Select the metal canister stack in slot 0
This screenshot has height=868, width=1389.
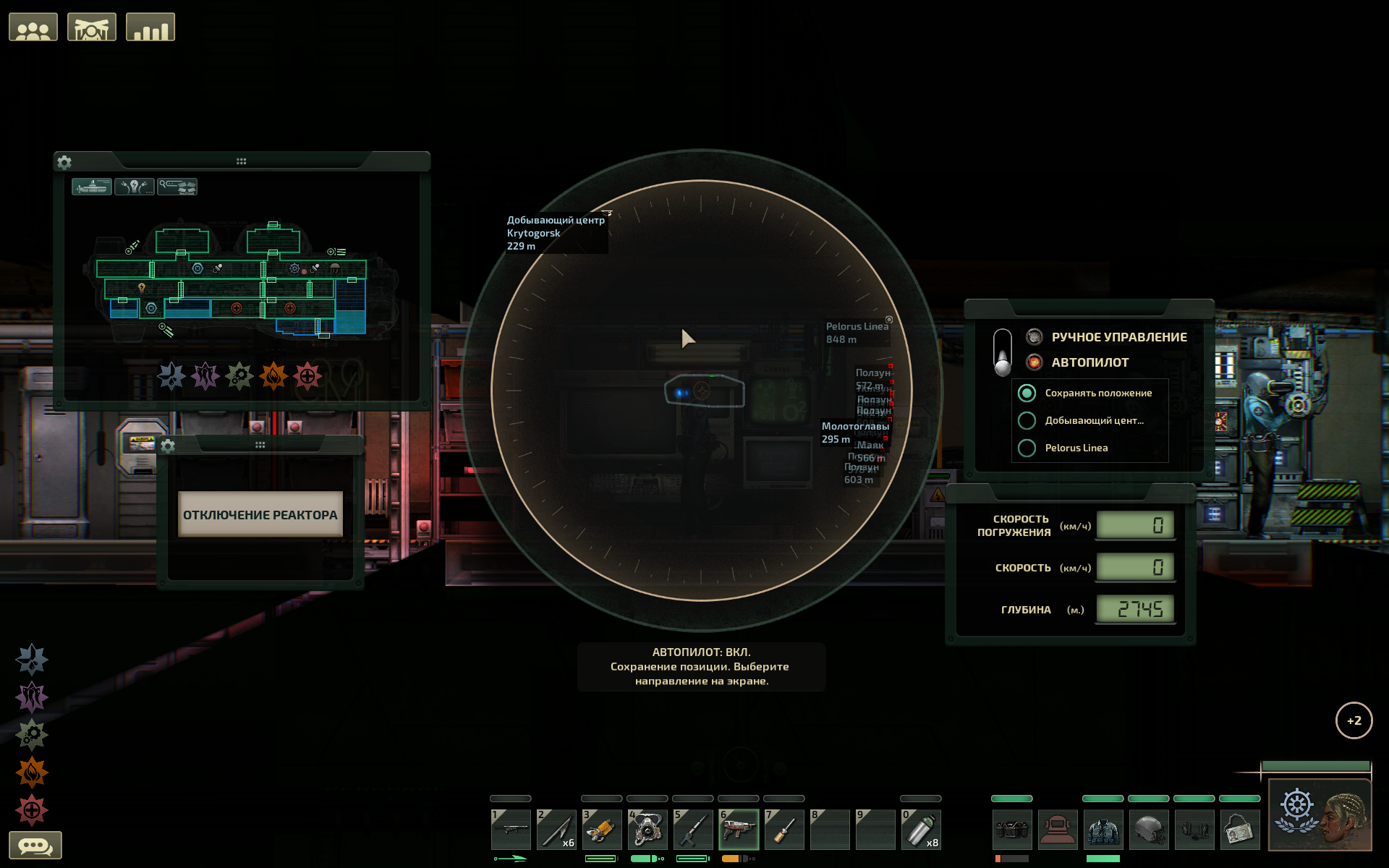coord(920,829)
